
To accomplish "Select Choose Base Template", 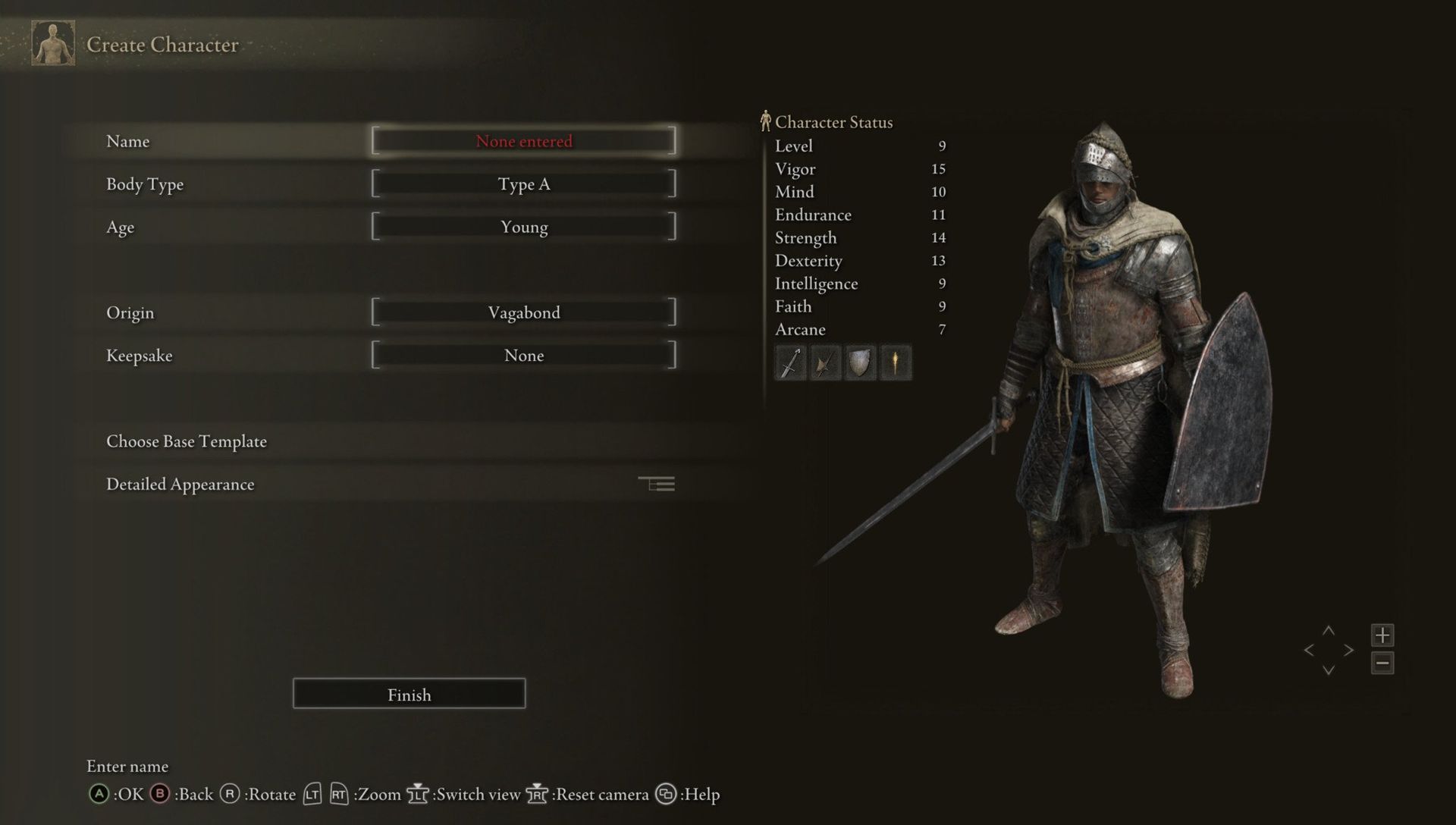I will (x=186, y=441).
